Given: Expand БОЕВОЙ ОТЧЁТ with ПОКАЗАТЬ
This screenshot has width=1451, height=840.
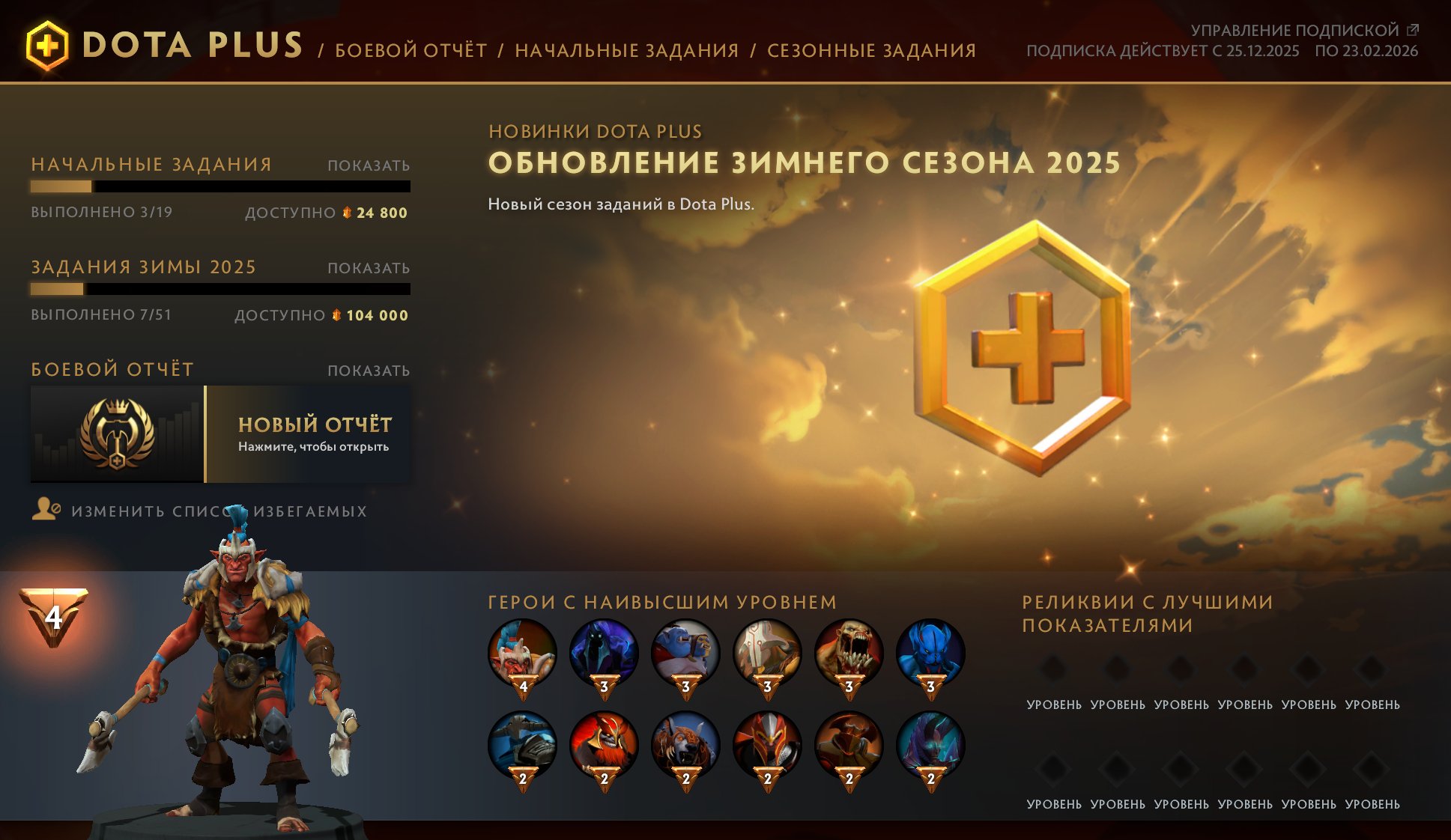Looking at the screenshot, I should (x=369, y=369).
